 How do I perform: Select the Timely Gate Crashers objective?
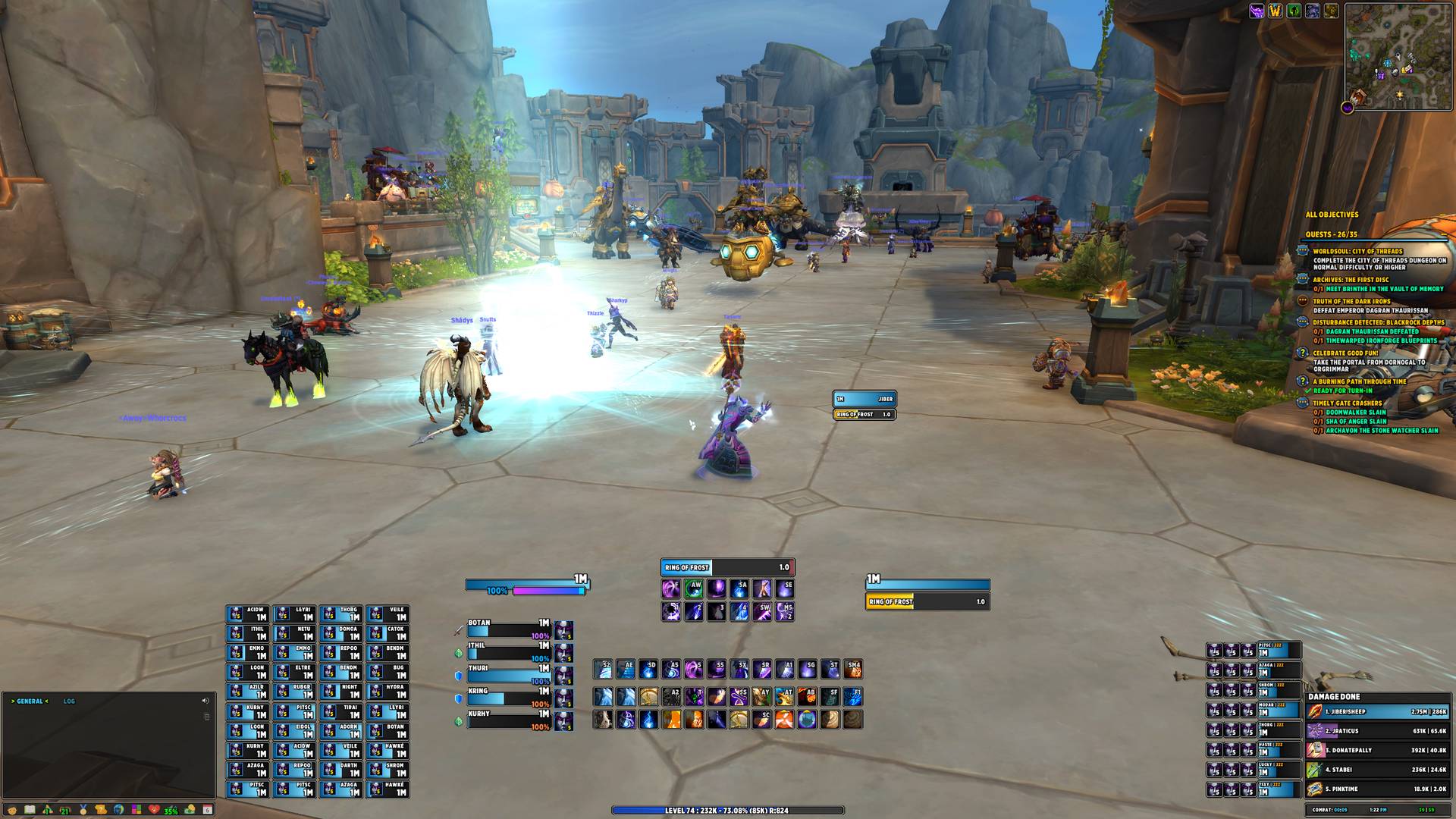click(x=1347, y=403)
